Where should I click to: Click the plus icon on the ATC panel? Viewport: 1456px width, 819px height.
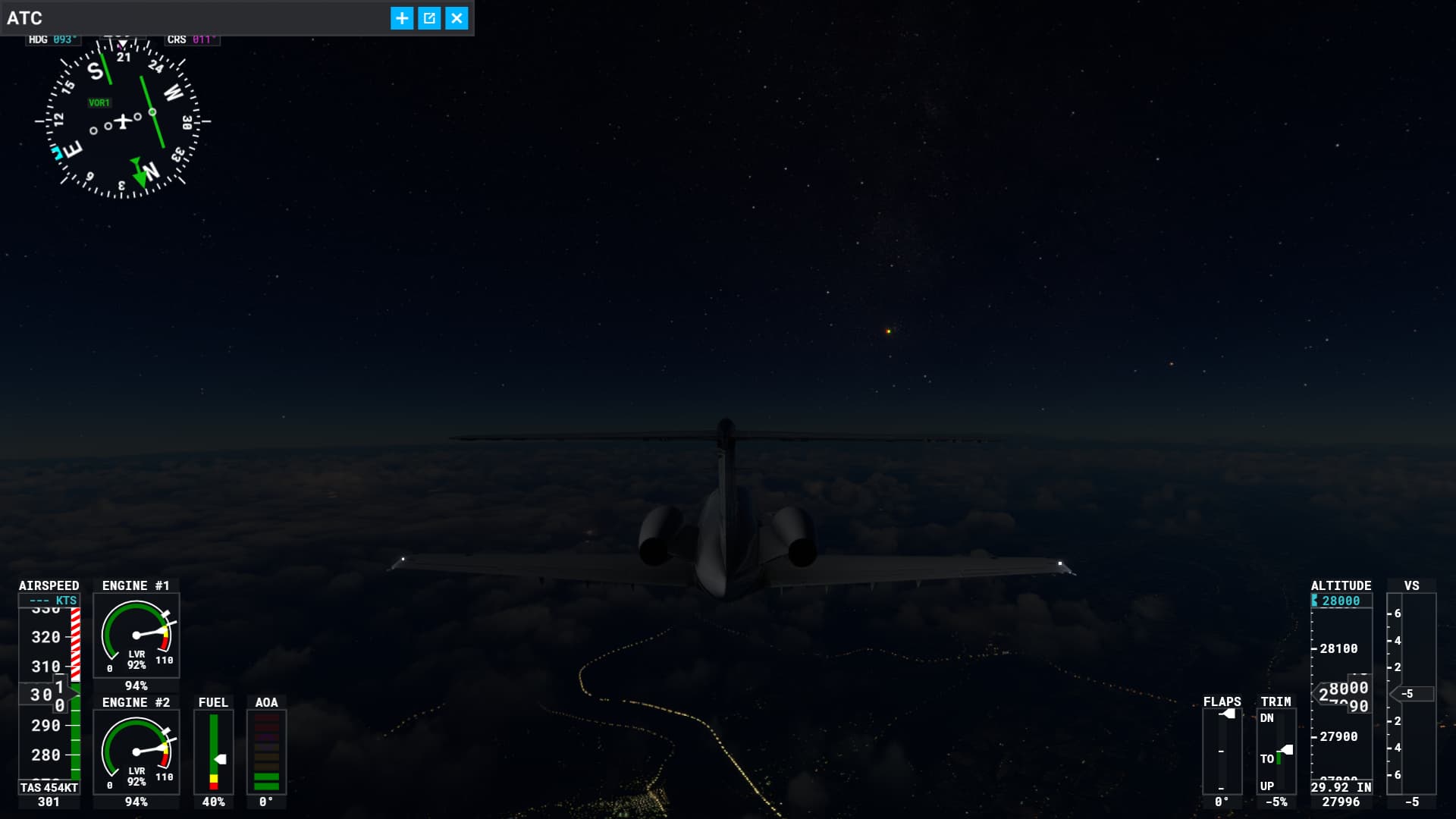pyautogui.click(x=401, y=17)
